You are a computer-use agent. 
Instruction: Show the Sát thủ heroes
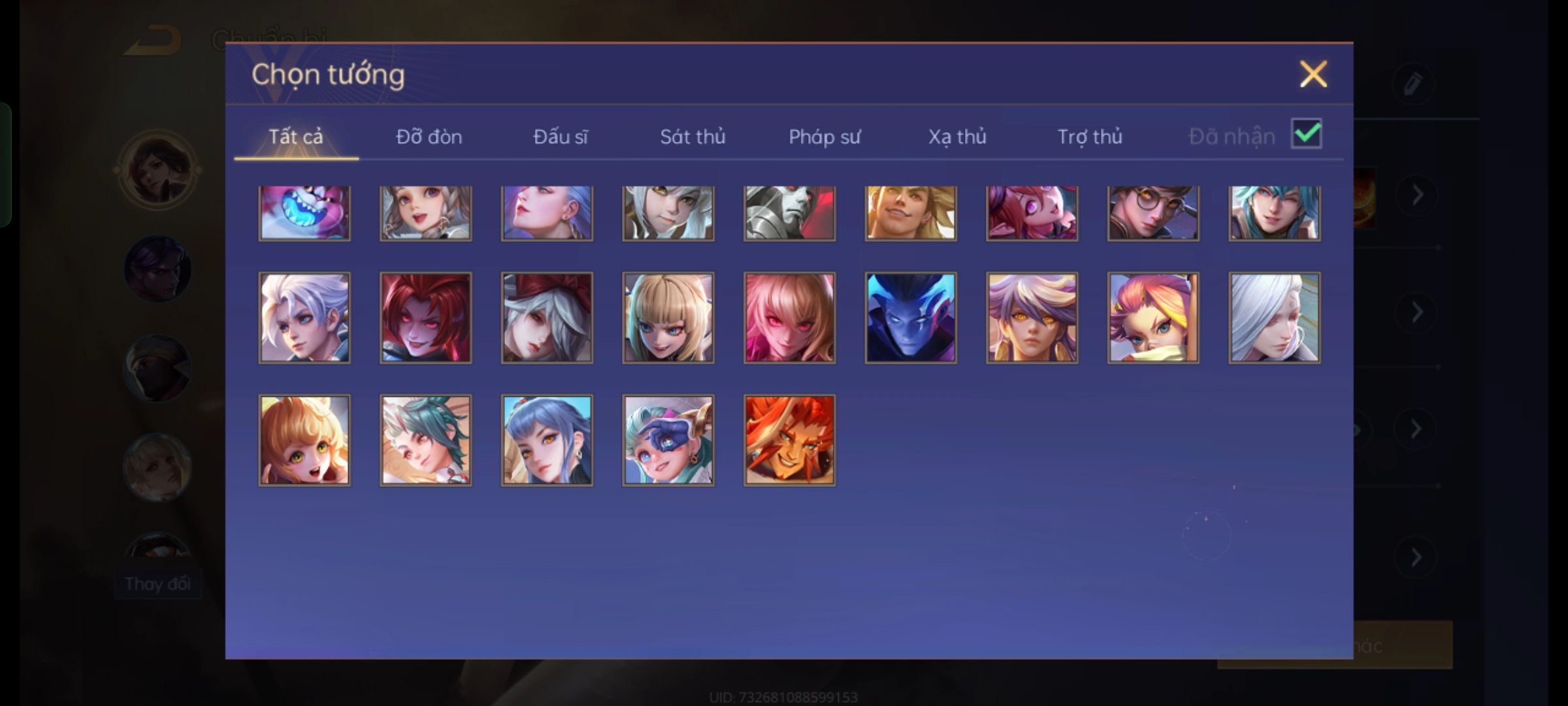point(693,137)
